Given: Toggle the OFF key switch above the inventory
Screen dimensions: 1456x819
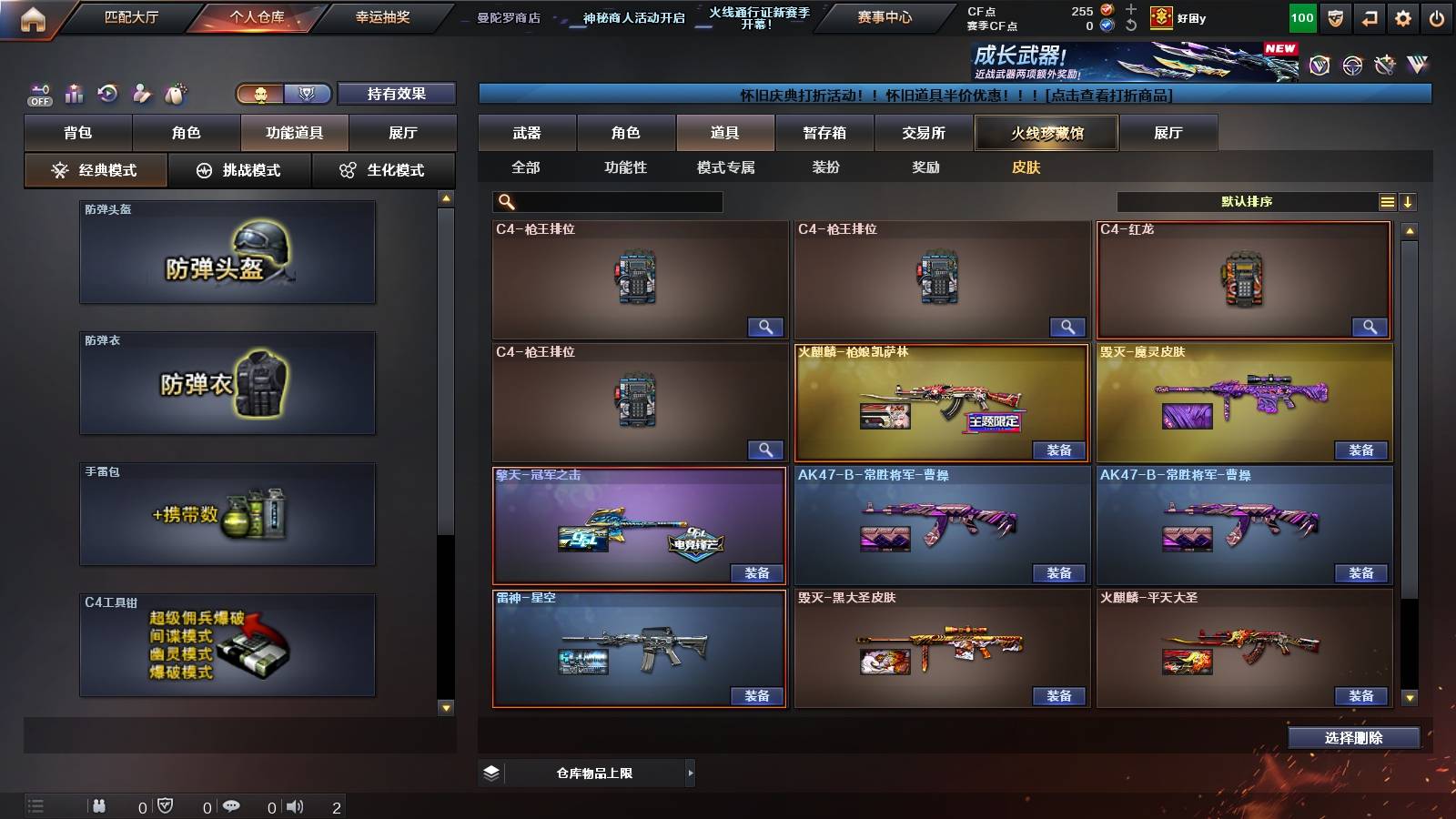Looking at the screenshot, I should point(38,93).
